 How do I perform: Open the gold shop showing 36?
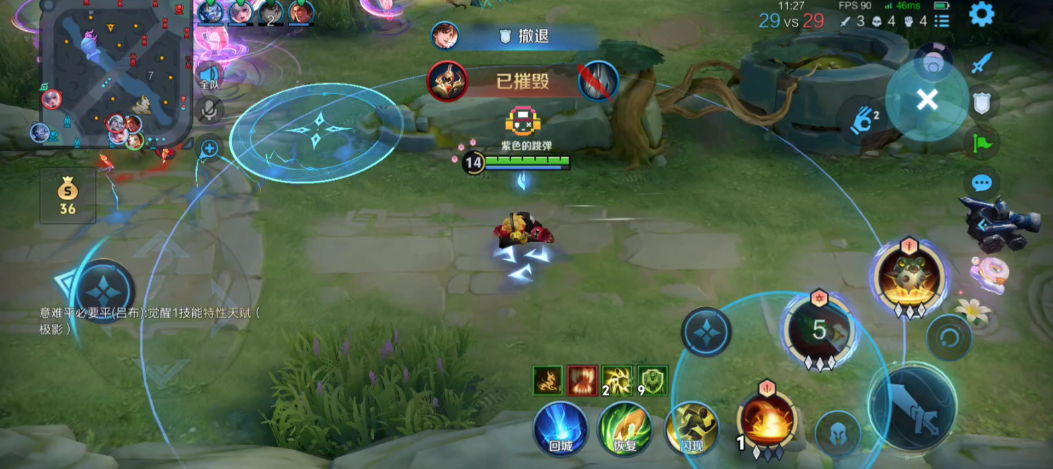point(67,196)
